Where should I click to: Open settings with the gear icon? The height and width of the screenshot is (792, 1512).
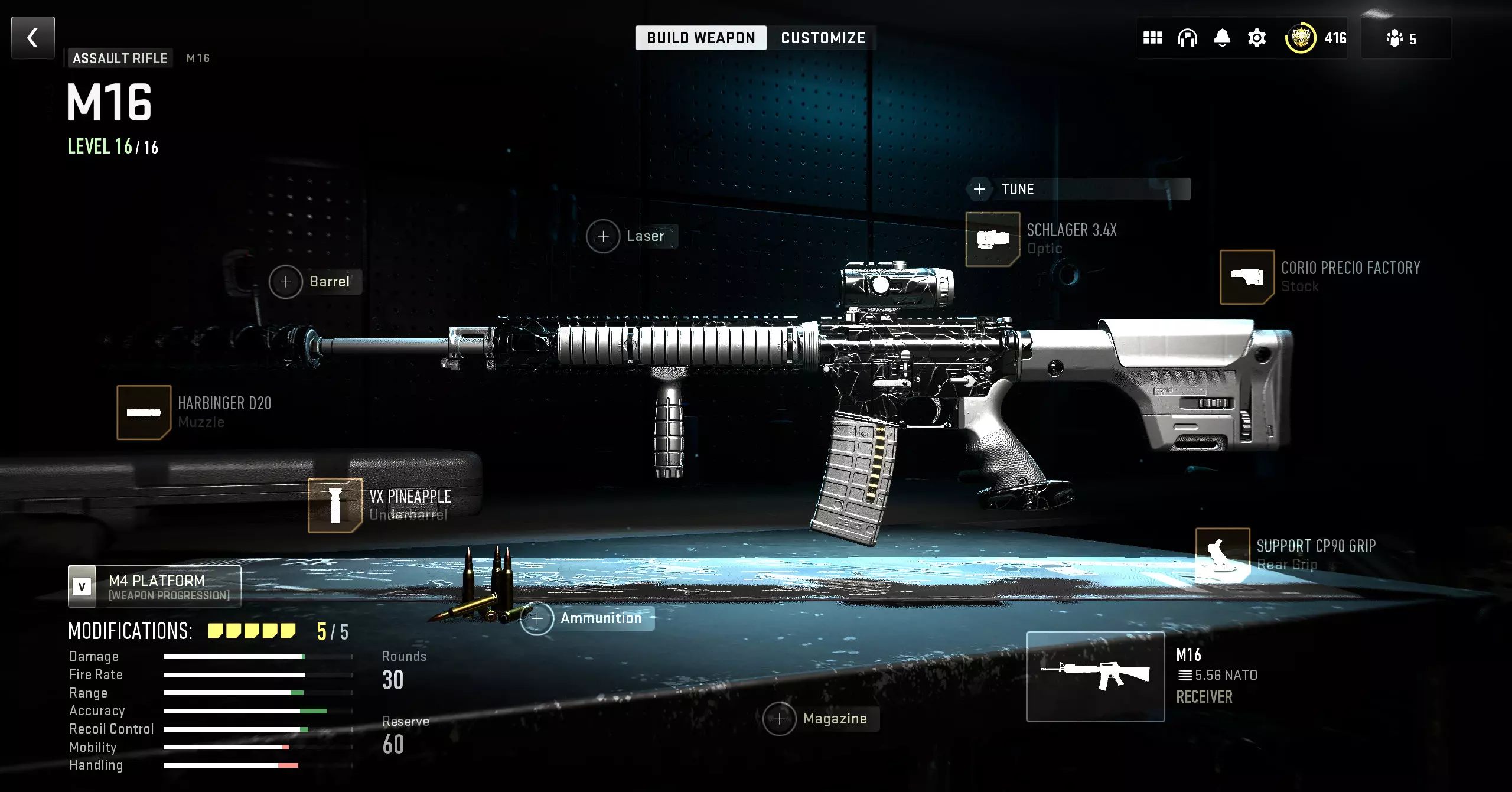click(x=1257, y=38)
